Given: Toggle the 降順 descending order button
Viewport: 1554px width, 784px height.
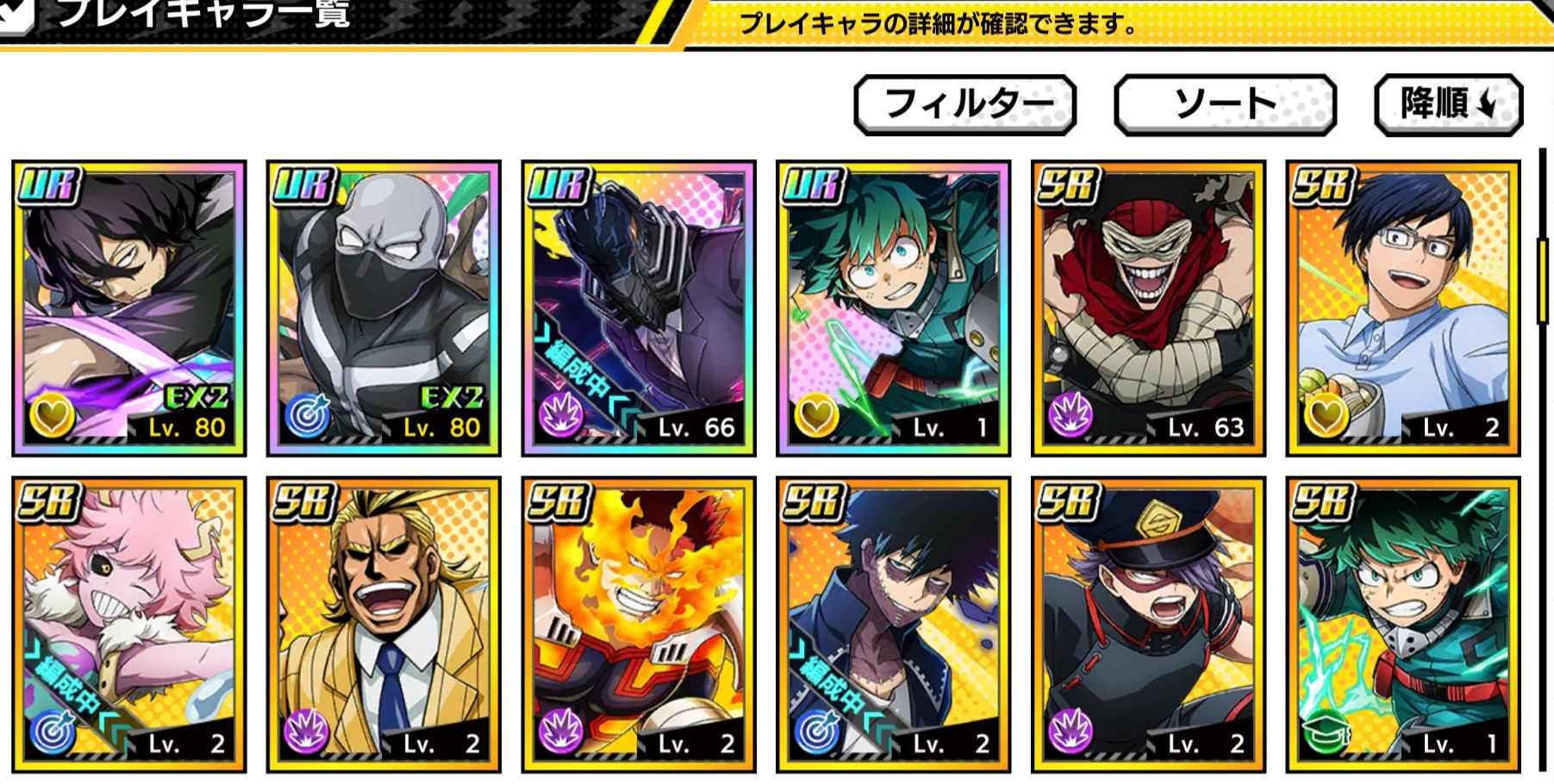Looking at the screenshot, I should click(1448, 104).
